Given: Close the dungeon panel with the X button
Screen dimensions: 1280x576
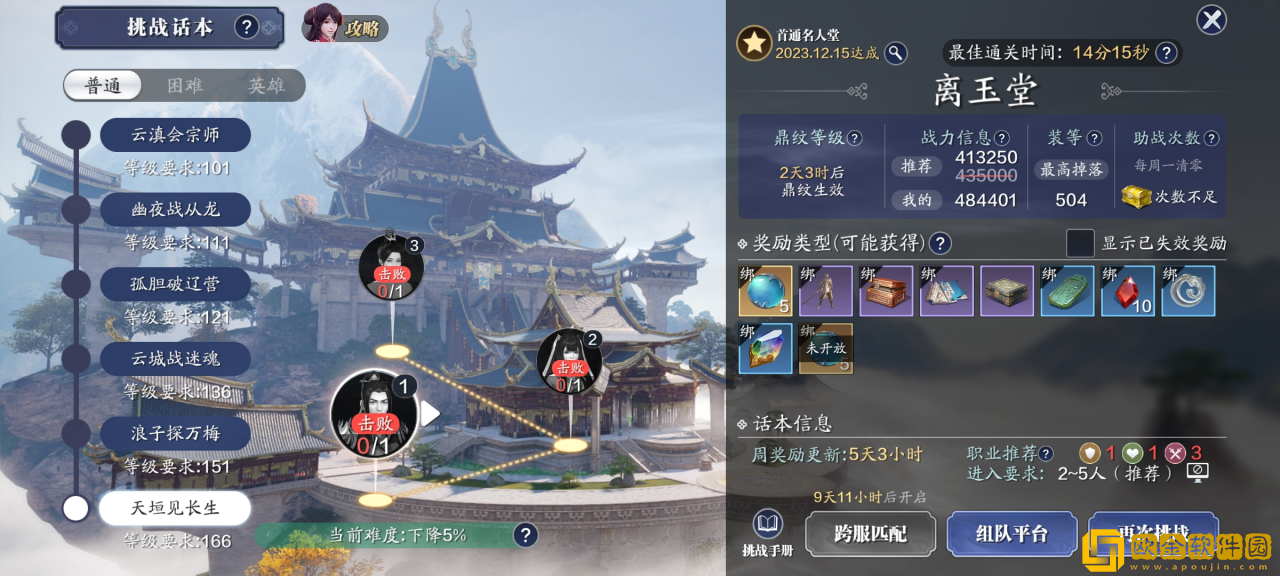Looking at the screenshot, I should pos(1211,19).
